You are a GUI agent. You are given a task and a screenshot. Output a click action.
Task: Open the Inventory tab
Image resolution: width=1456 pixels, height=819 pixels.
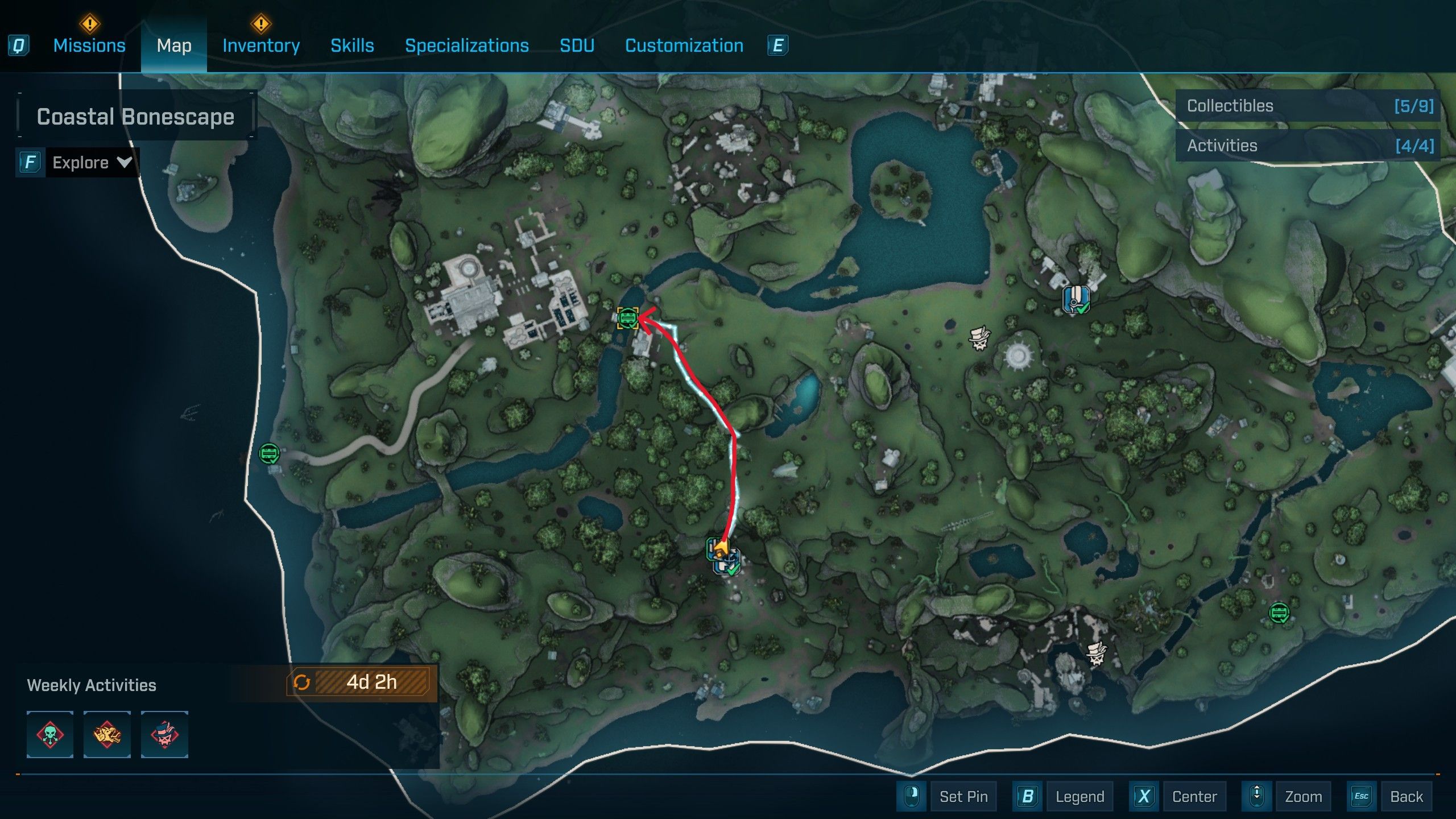(261, 45)
